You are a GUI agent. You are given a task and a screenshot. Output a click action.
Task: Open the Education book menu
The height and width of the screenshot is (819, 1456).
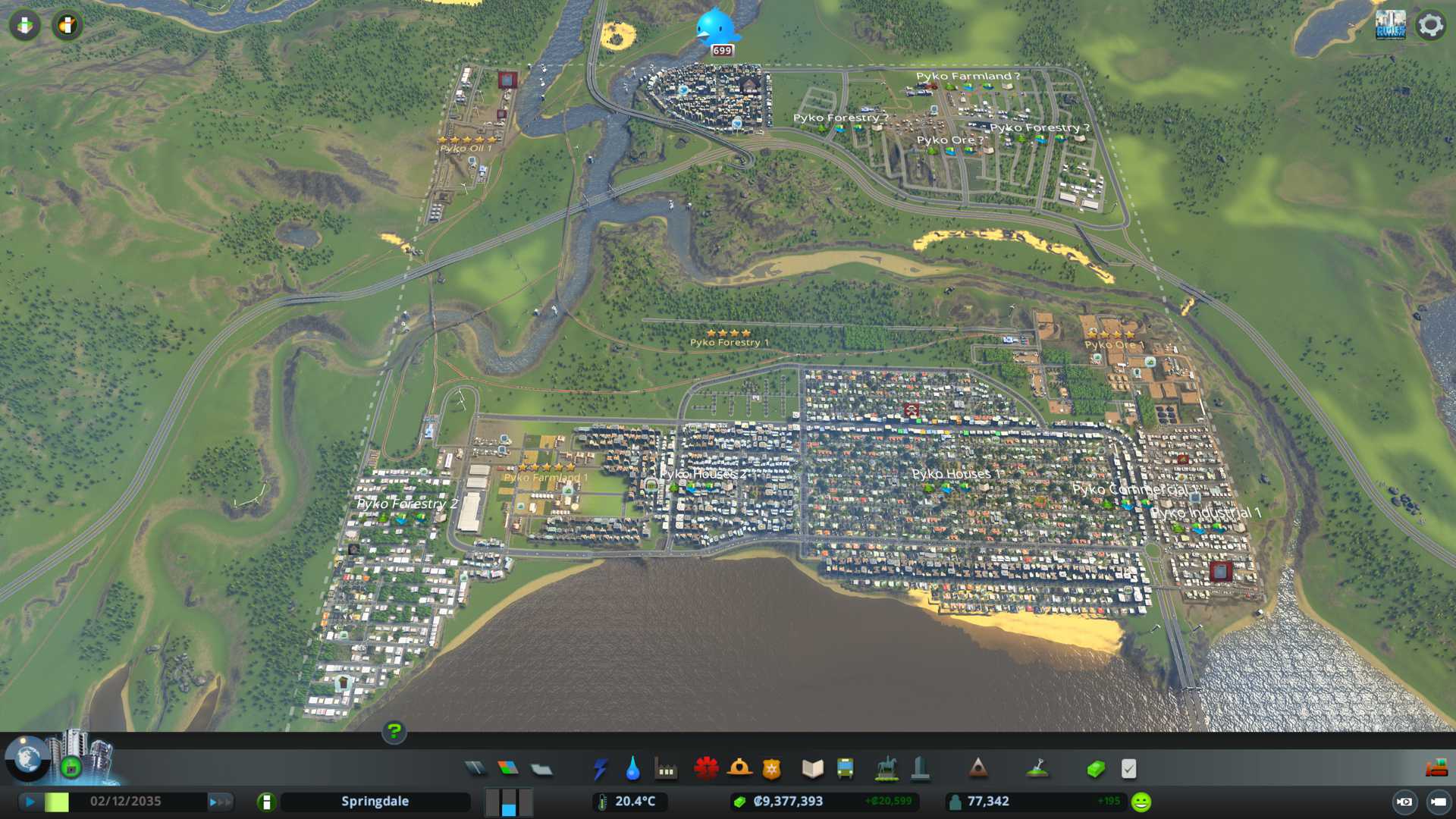coord(812,769)
